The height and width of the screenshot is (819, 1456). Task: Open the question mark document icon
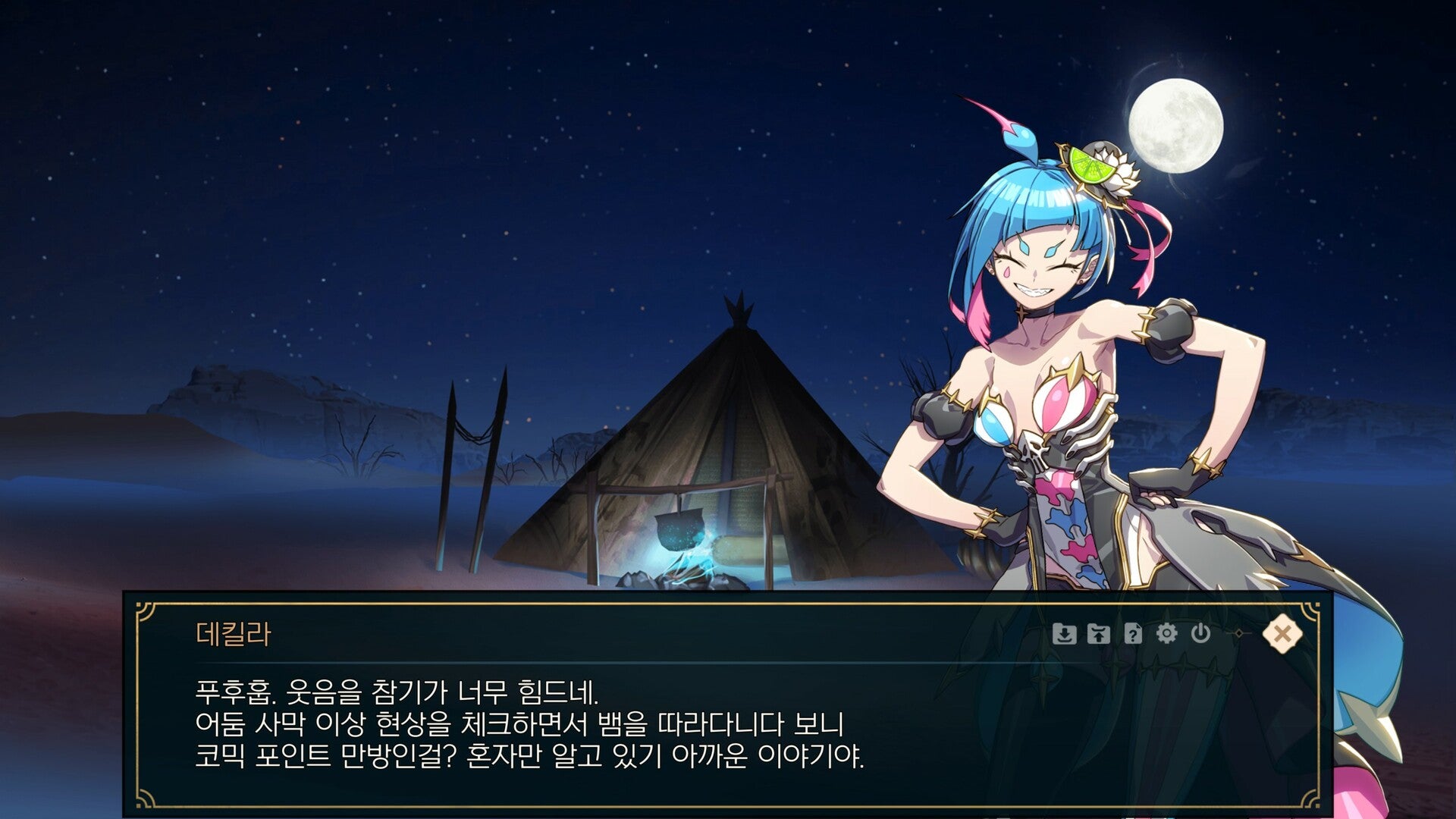[x=1132, y=633]
